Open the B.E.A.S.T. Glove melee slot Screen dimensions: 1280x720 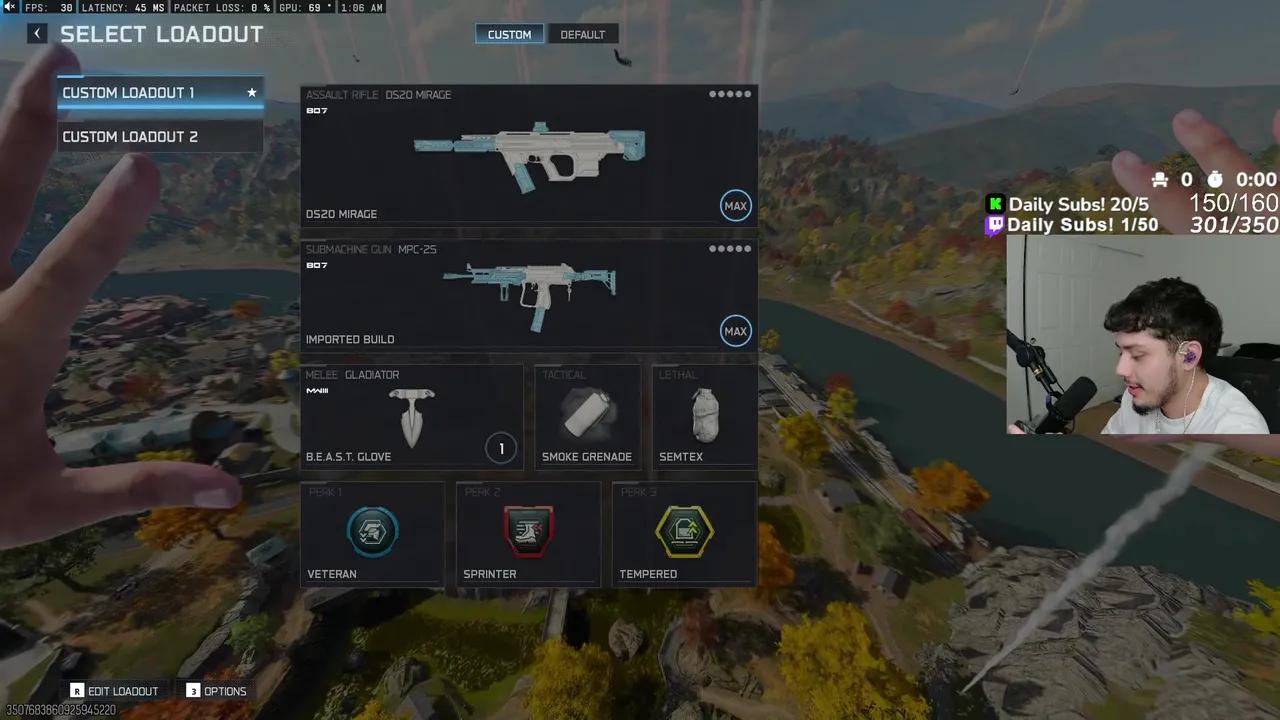411,417
